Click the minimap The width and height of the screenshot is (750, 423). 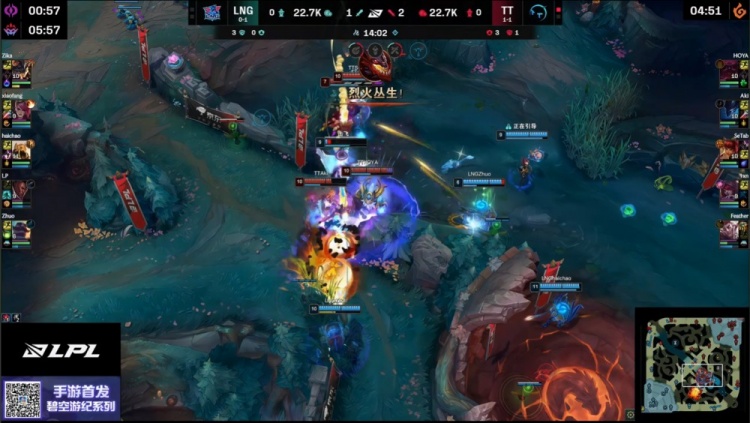[691, 364]
